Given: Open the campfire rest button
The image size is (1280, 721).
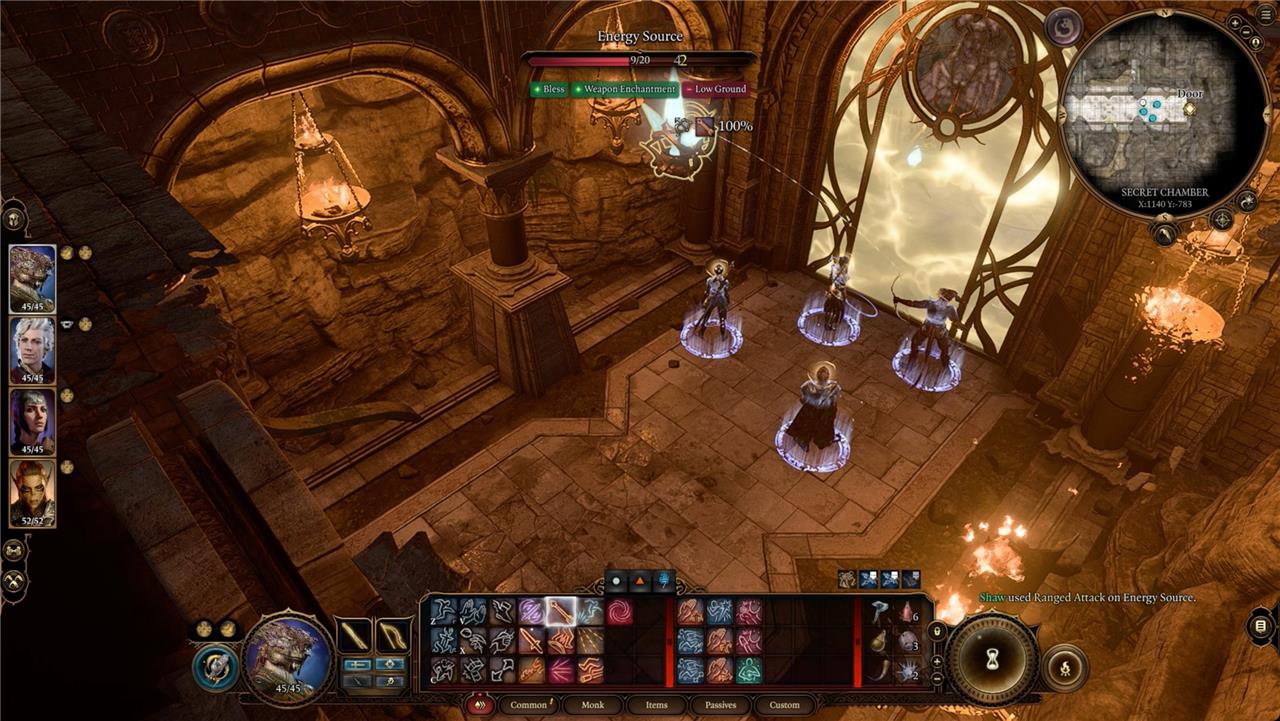Looking at the screenshot, I should point(1064,667).
